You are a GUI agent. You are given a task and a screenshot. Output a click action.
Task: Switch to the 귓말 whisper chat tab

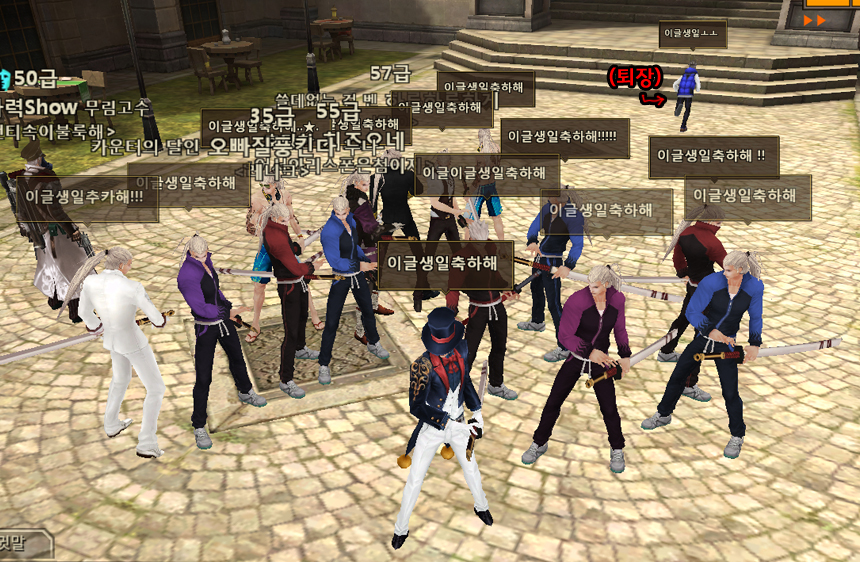[12, 545]
